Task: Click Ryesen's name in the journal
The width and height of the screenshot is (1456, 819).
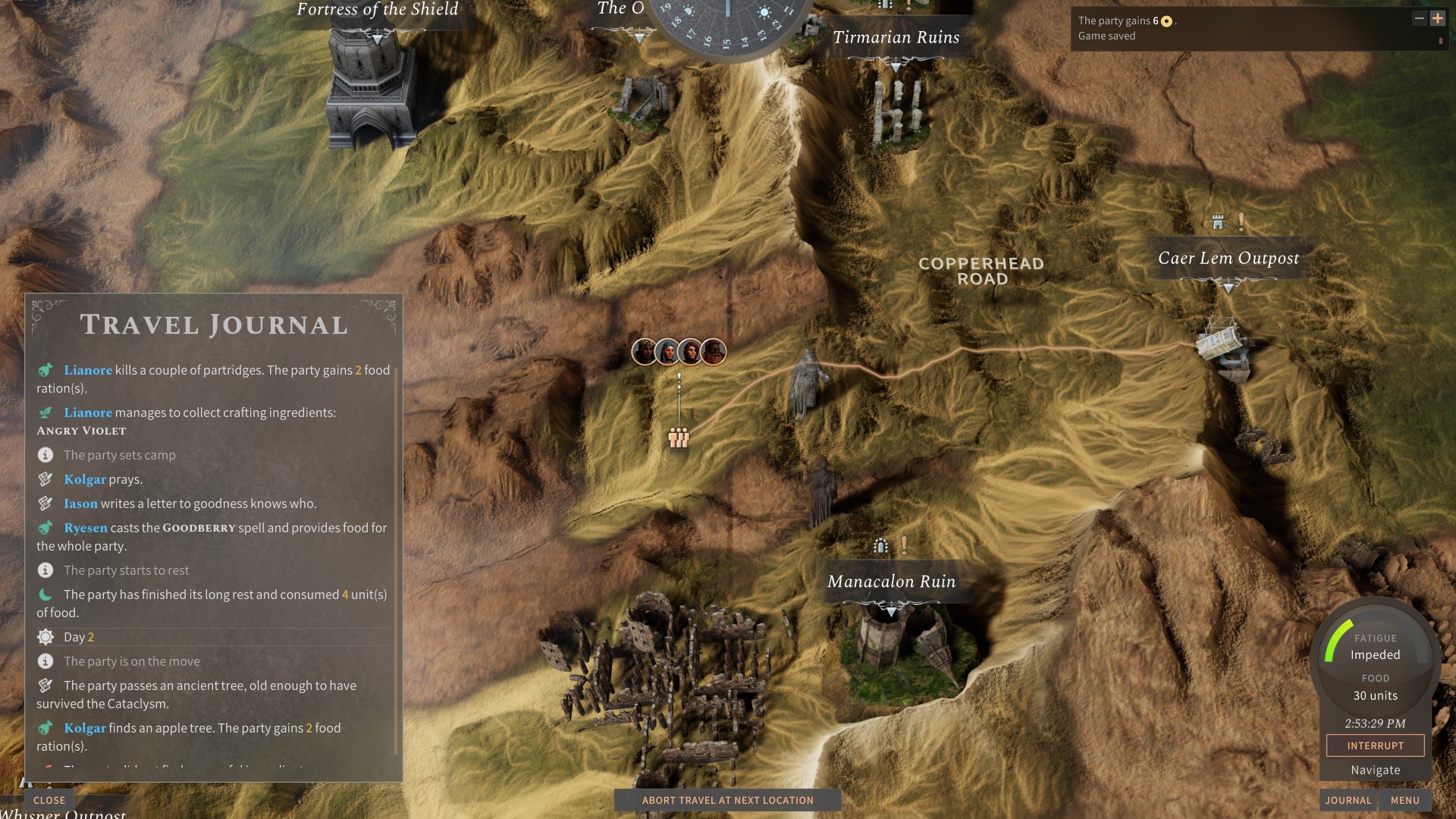Action: click(86, 528)
